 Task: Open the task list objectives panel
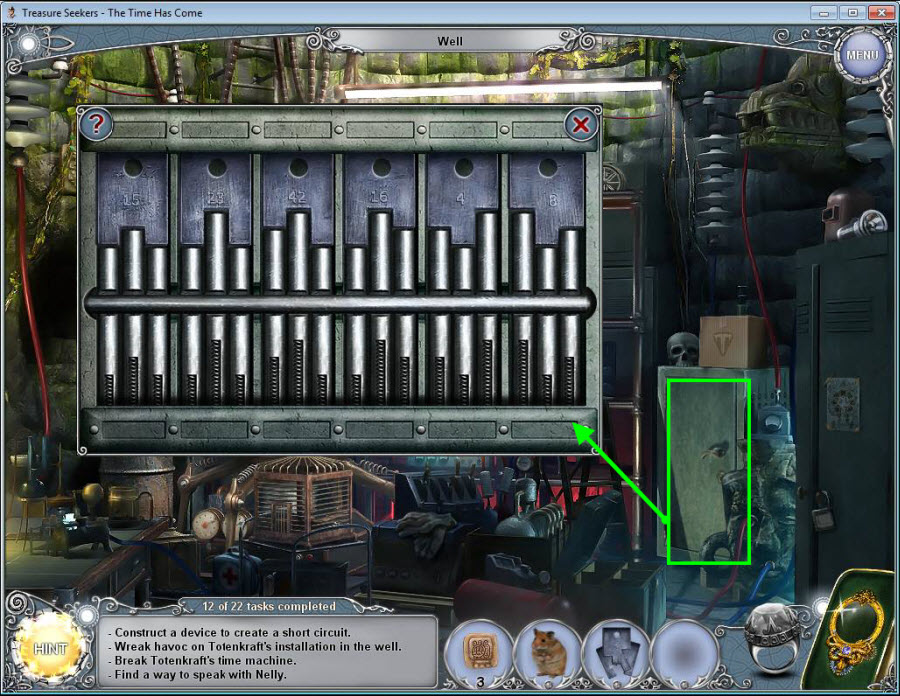pos(272,648)
